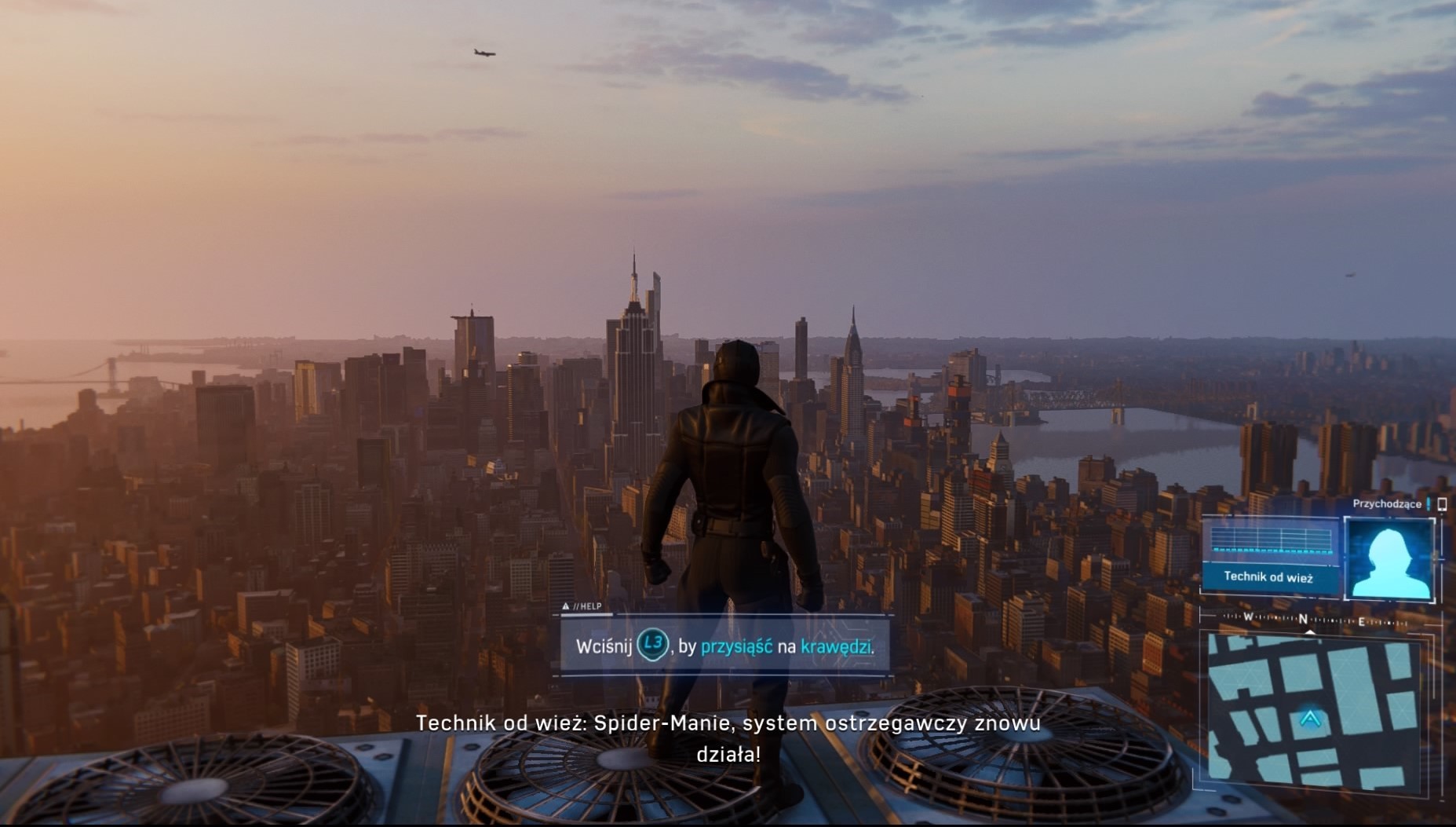Click the player arrow marker on minimap

(1309, 719)
